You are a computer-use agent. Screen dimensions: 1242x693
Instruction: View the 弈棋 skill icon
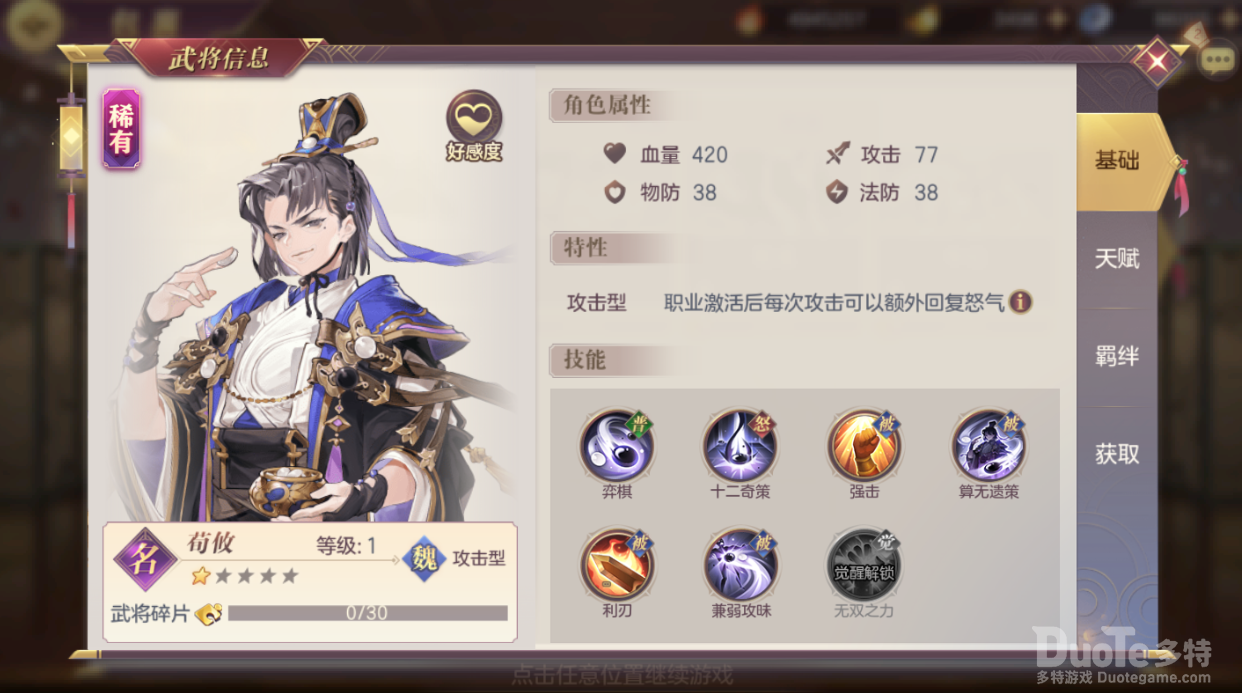pyautogui.click(x=616, y=446)
